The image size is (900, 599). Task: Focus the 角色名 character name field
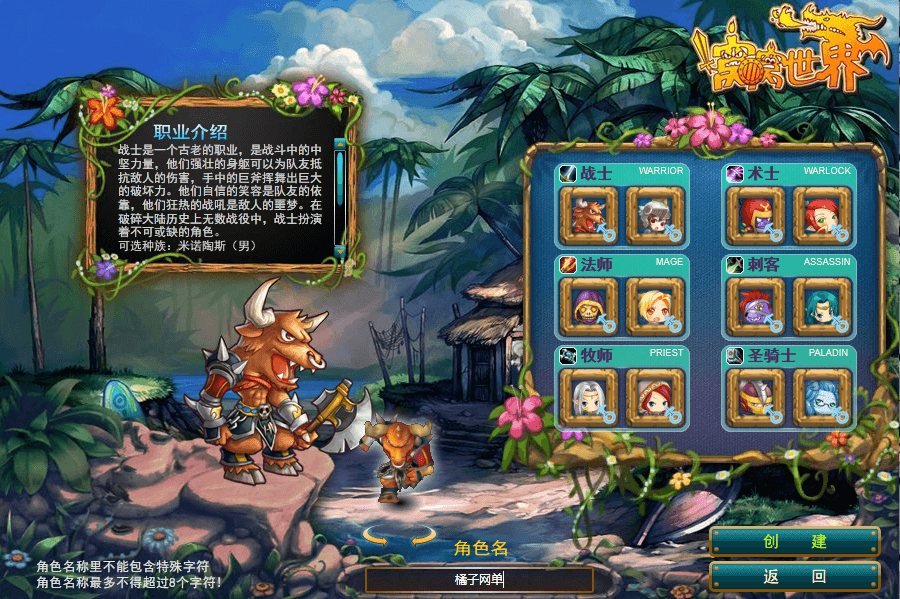click(478, 580)
